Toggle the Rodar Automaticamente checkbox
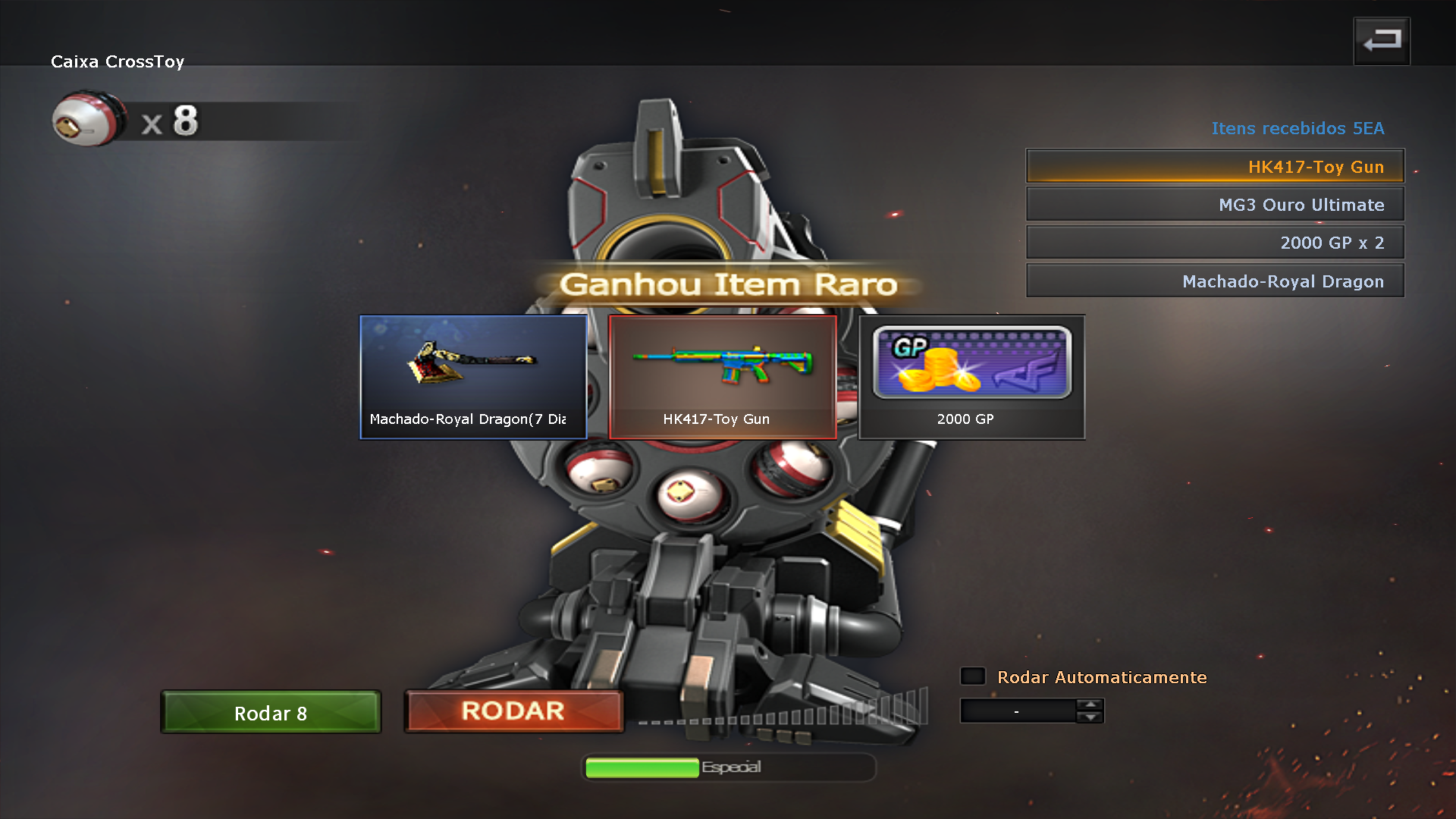The image size is (1456, 819). (973, 676)
